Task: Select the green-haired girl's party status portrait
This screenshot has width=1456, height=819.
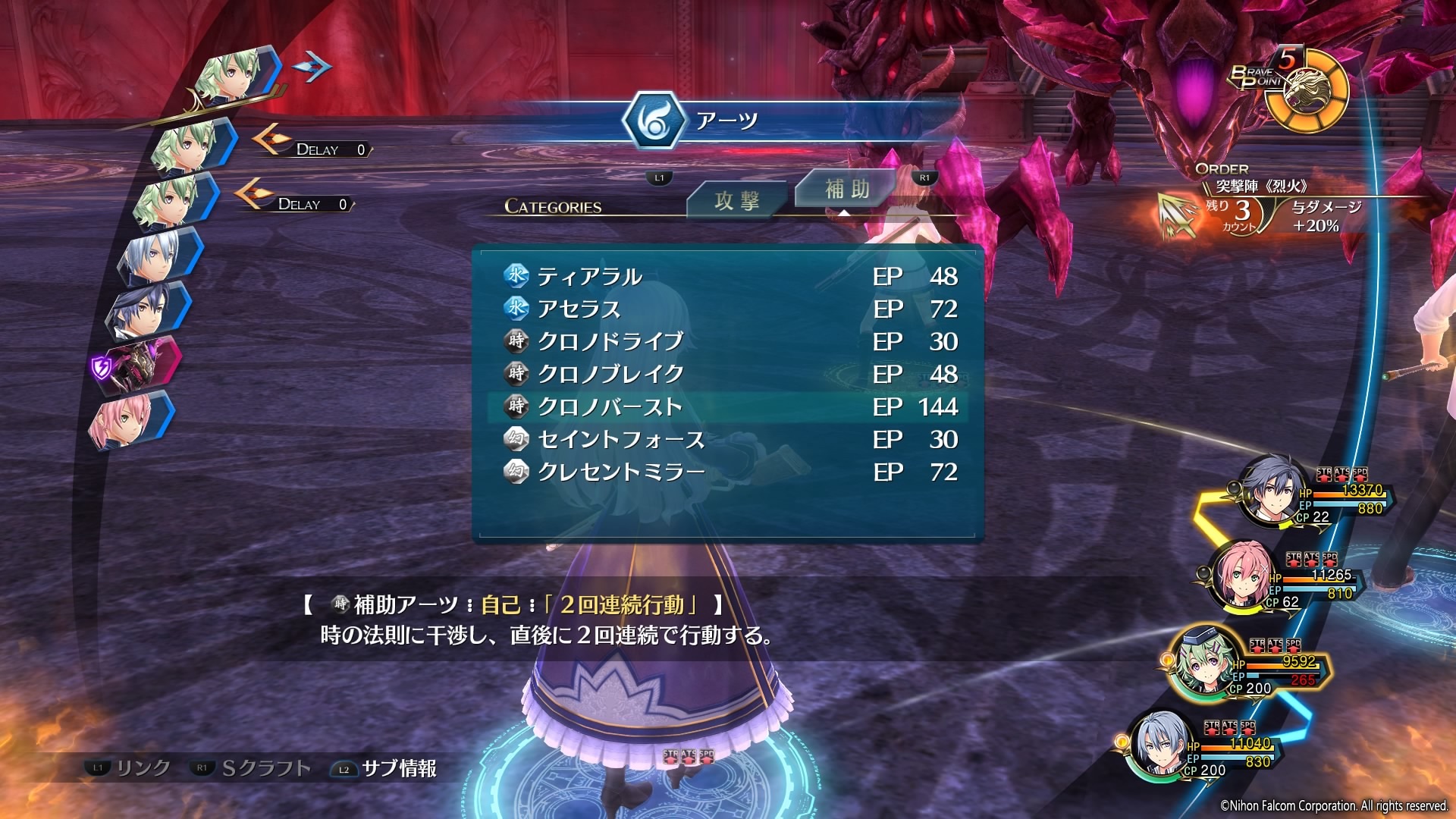Action: [1206, 661]
